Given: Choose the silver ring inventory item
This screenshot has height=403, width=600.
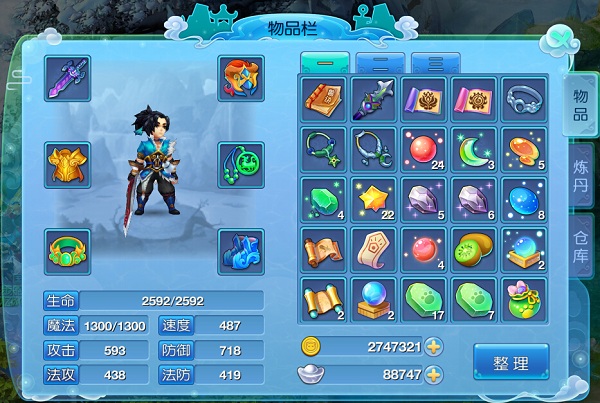Looking at the screenshot, I should coord(524,98).
